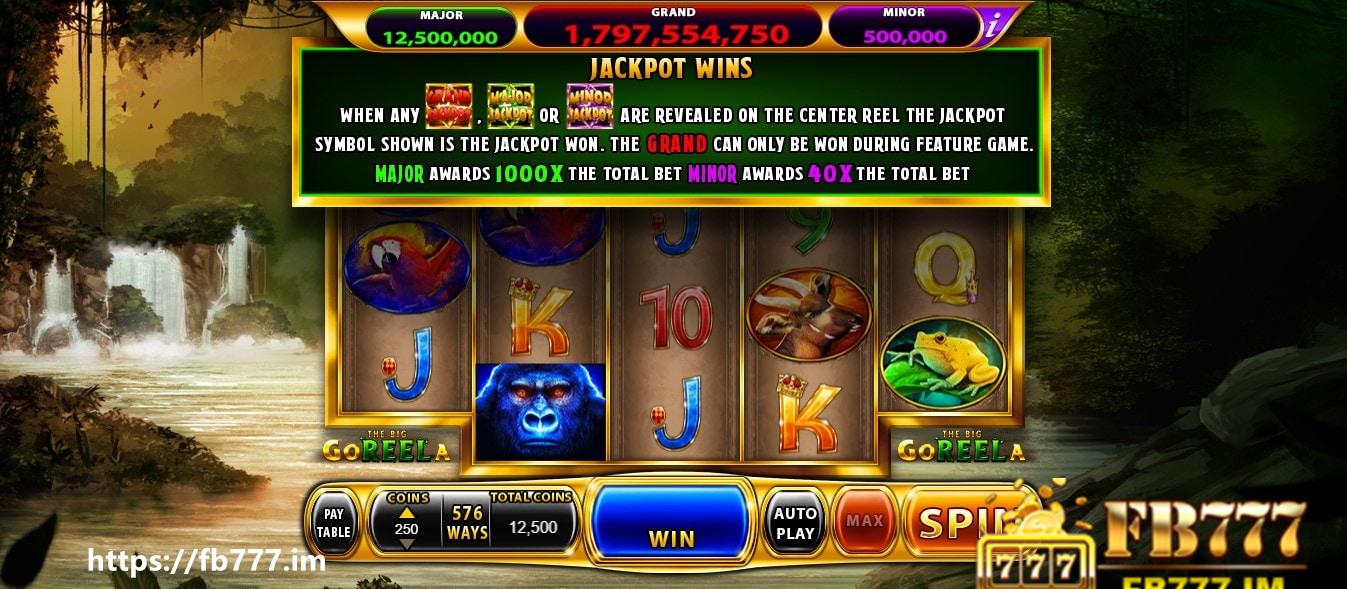Open the purple info icon
The width and height of the screenshot is (1347, 589).
tap(993, 27)
